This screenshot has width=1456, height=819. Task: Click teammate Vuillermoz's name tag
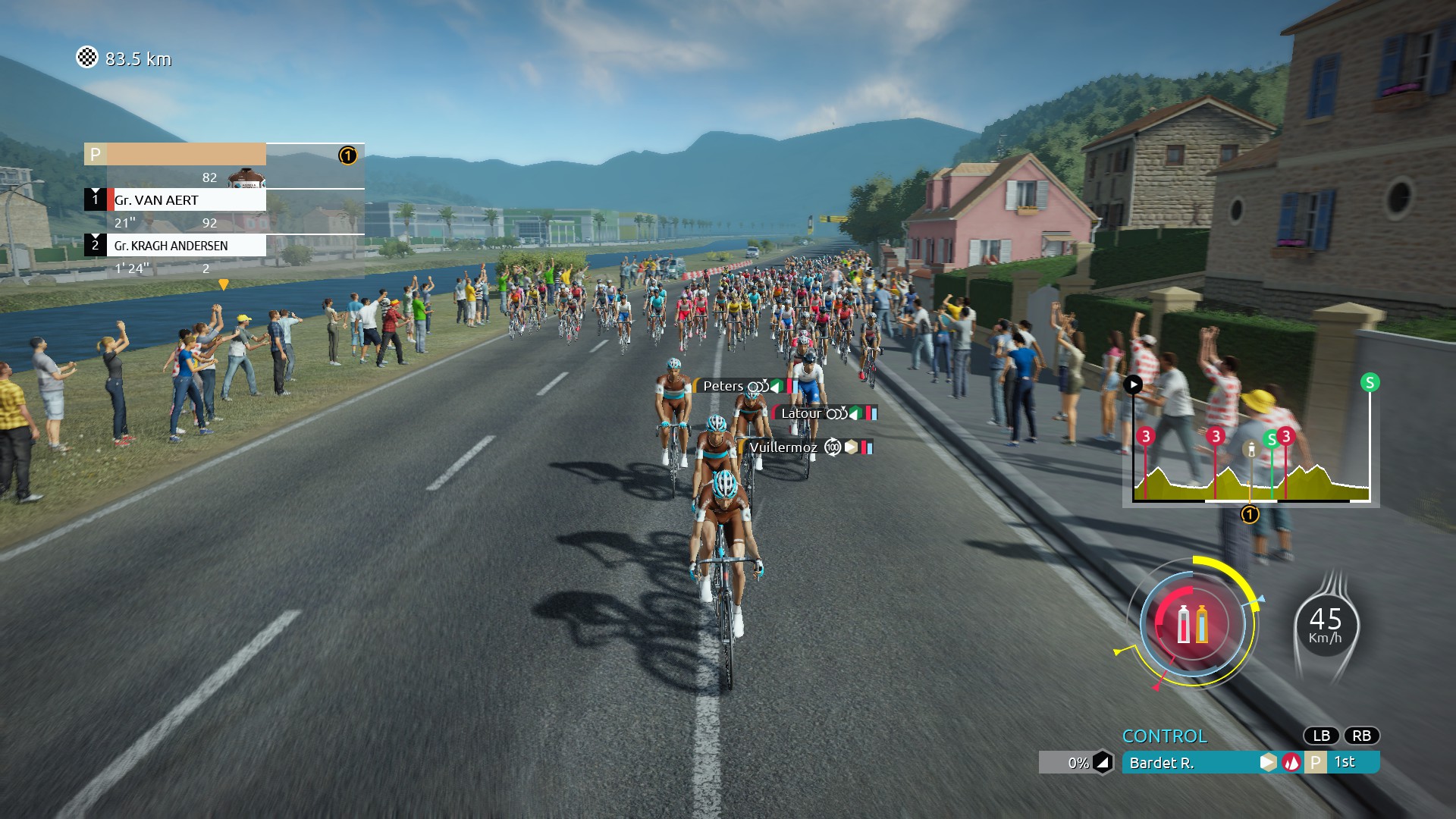[x=783, y=447]
